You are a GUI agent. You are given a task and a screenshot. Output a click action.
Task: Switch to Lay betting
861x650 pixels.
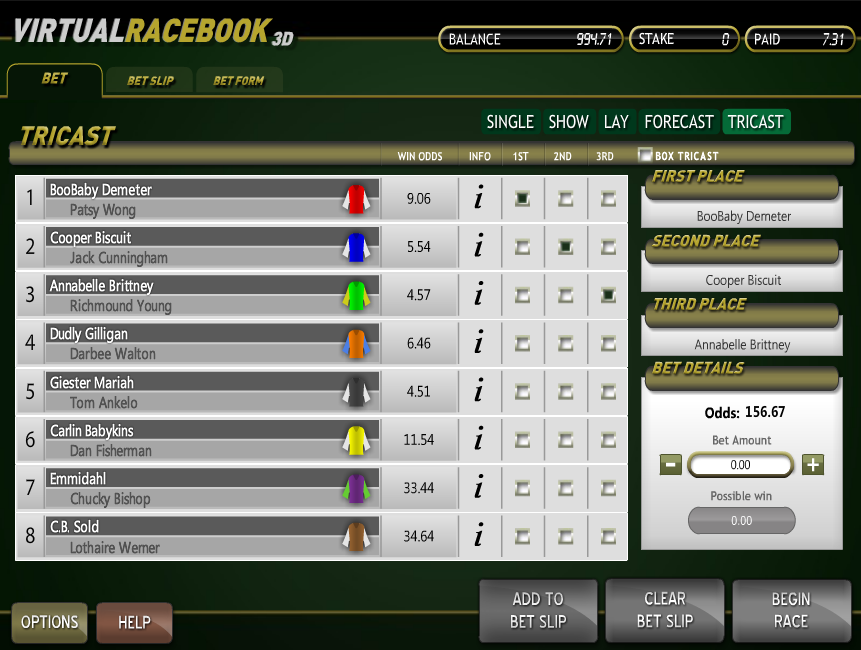pyautogui.click(x=616, y=122)
